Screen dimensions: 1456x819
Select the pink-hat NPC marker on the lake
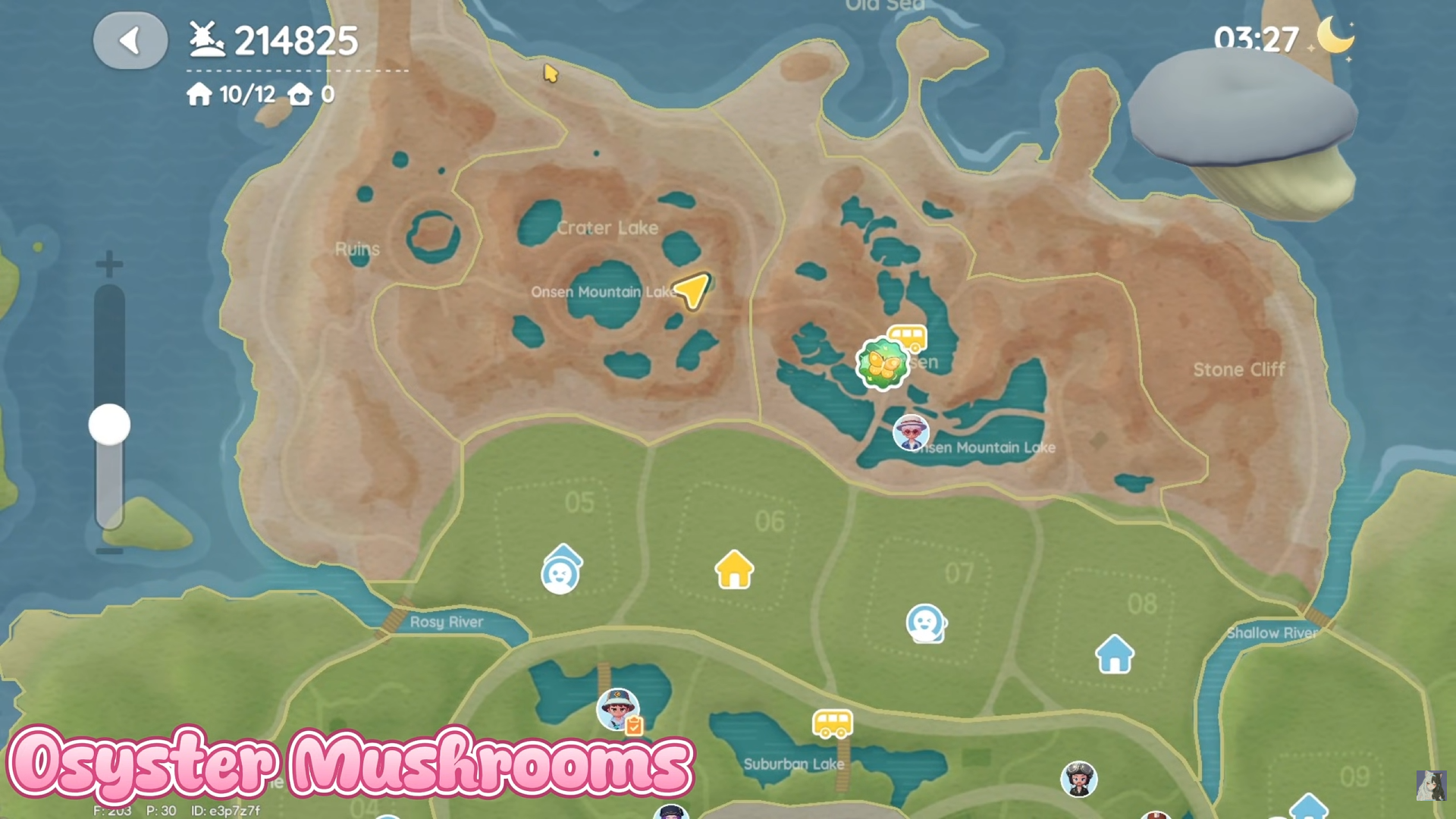point(911,432)
